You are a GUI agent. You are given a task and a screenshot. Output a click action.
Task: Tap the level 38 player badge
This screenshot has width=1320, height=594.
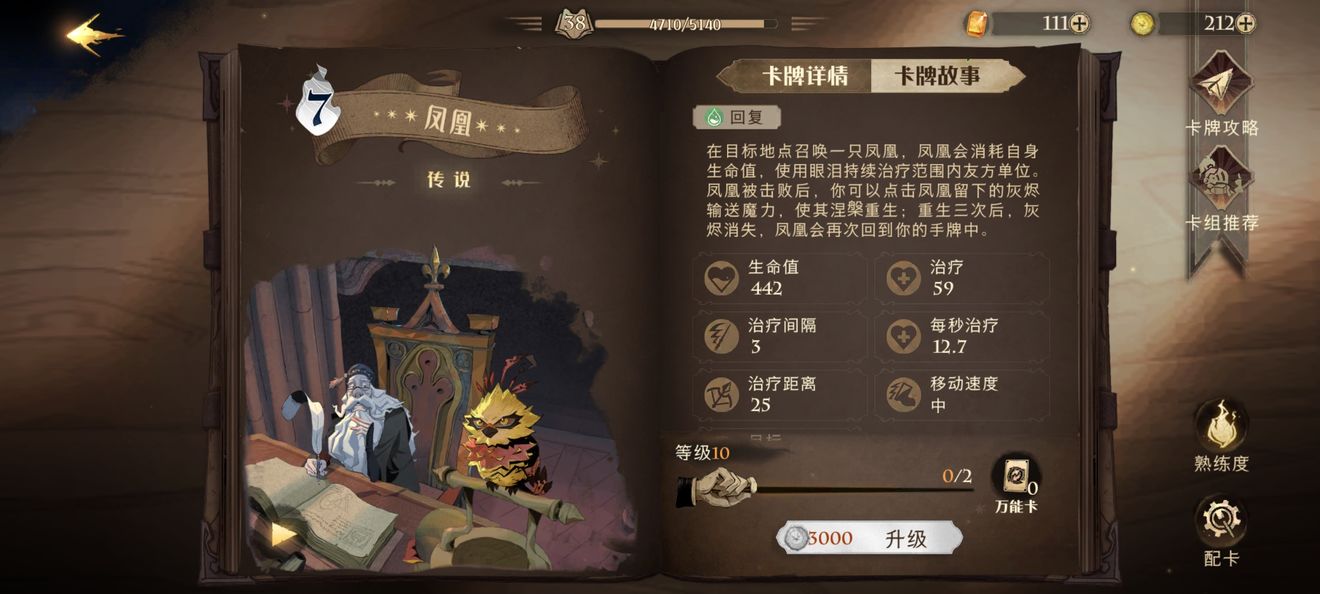click(574, 23)
